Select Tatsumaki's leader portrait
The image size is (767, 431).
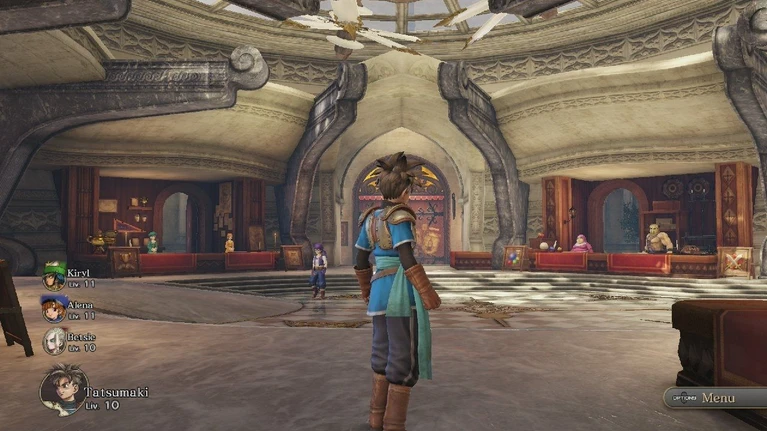click(x=63, y=389)
